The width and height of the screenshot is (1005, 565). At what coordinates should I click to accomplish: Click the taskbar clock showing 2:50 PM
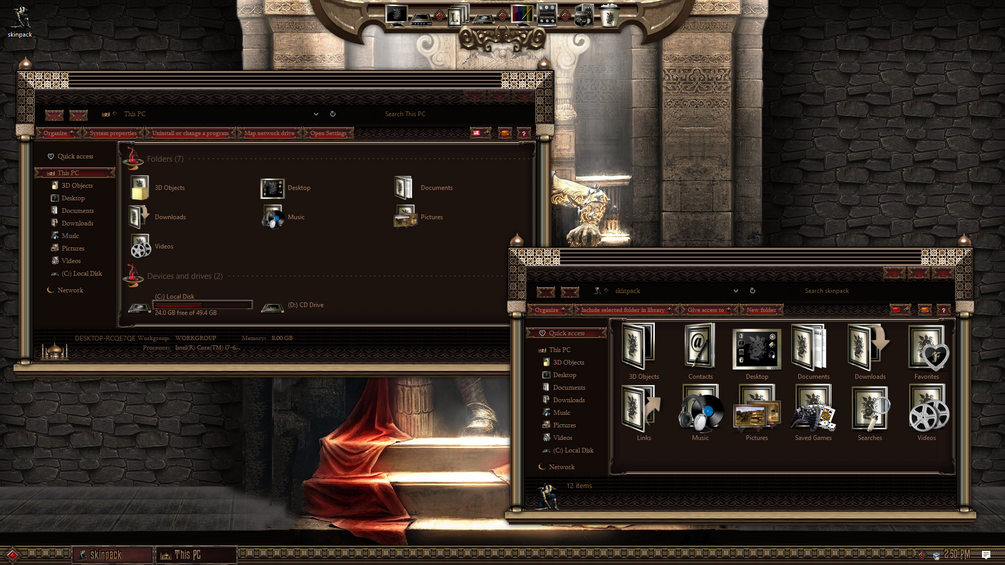[x=956, y=554]
